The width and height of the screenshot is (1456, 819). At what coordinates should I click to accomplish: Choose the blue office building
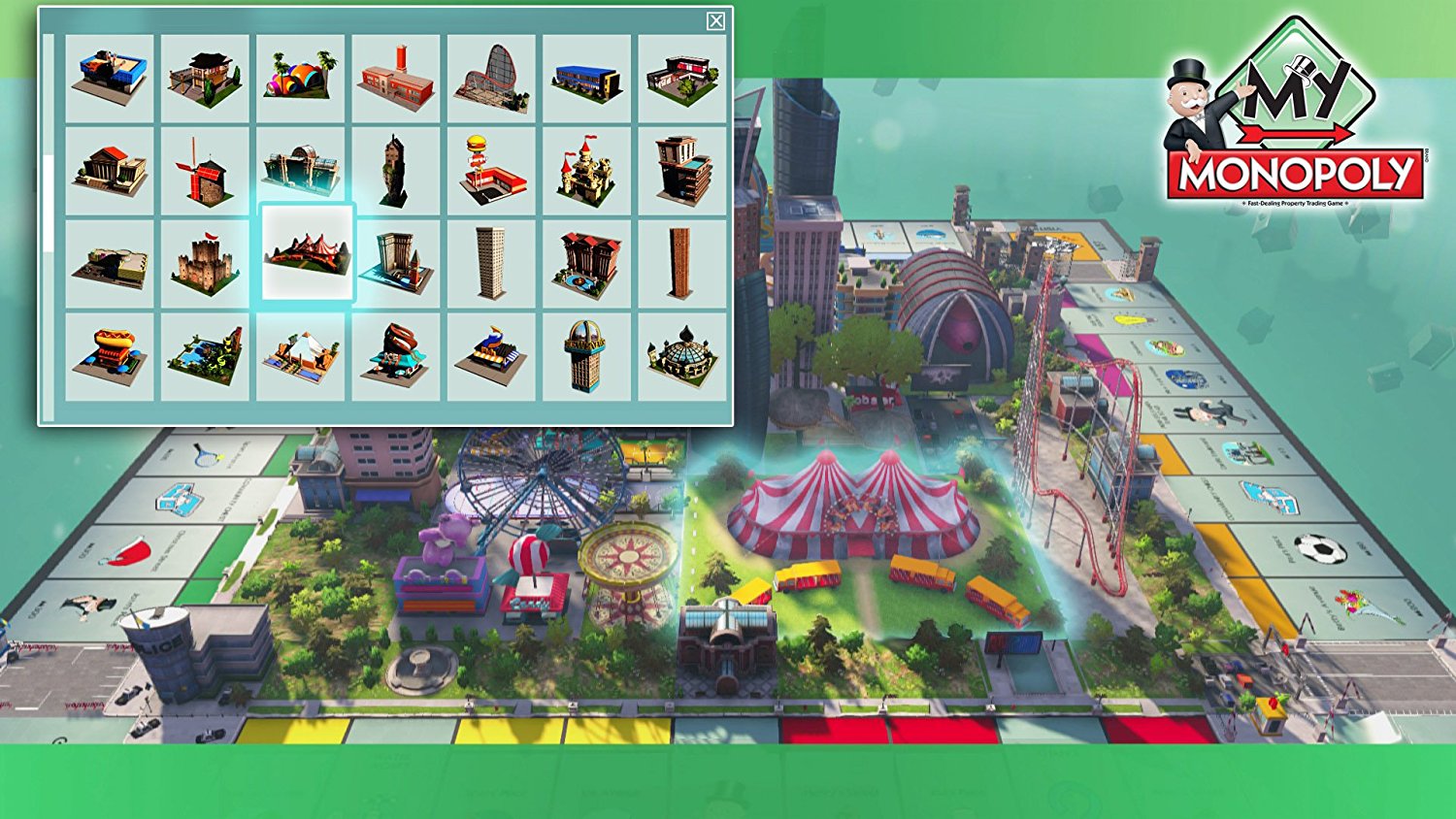click(x=586, y=82)
